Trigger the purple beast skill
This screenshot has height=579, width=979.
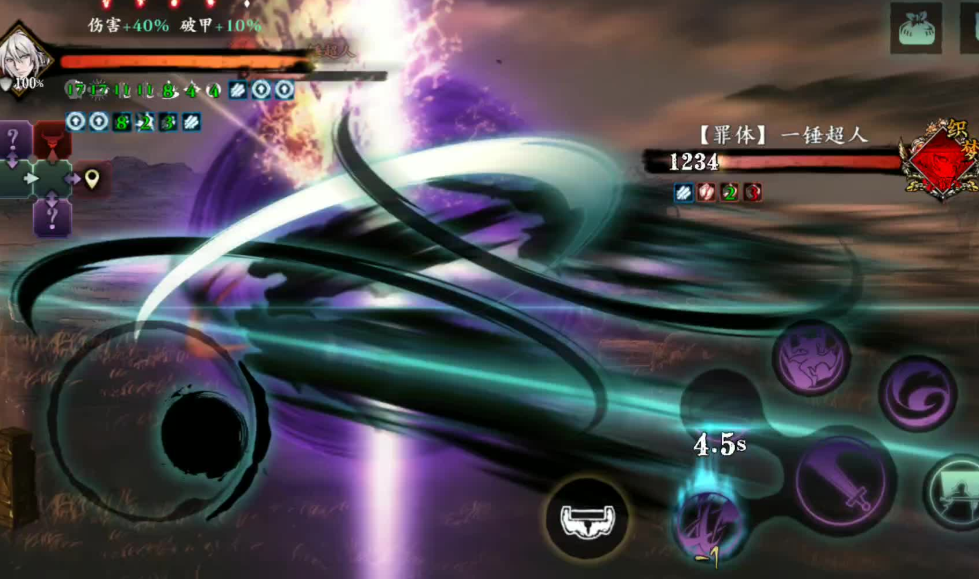[x=811, y=358]
